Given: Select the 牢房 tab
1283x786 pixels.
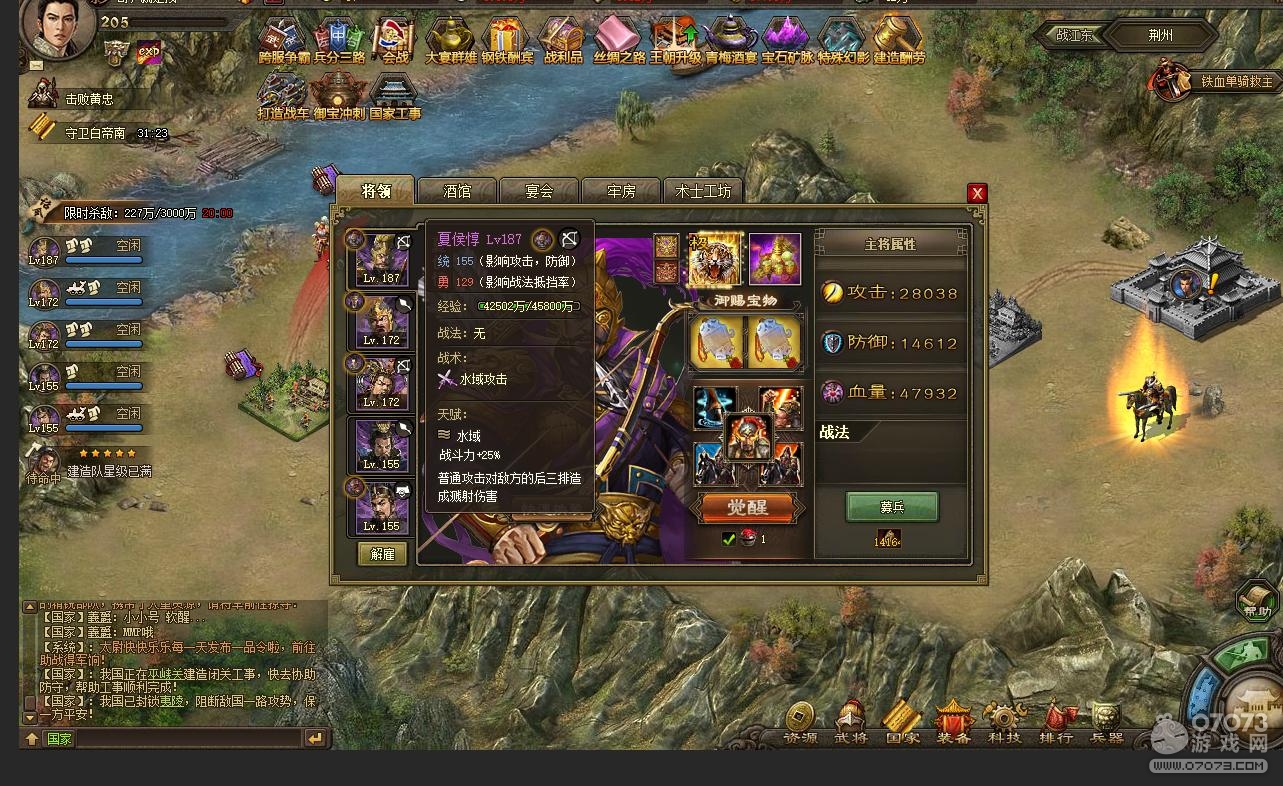Looking at the screenshot, I should point(621,190).
